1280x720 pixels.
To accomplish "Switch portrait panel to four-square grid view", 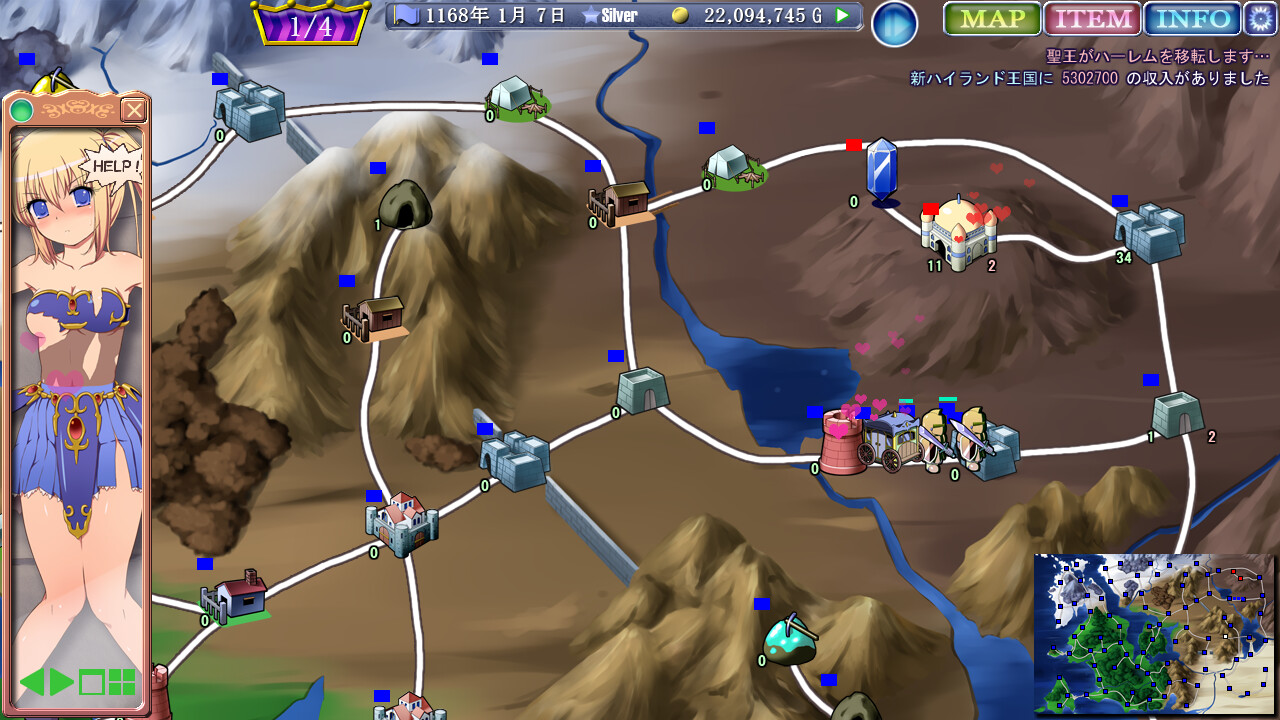I will coord(122,682).
